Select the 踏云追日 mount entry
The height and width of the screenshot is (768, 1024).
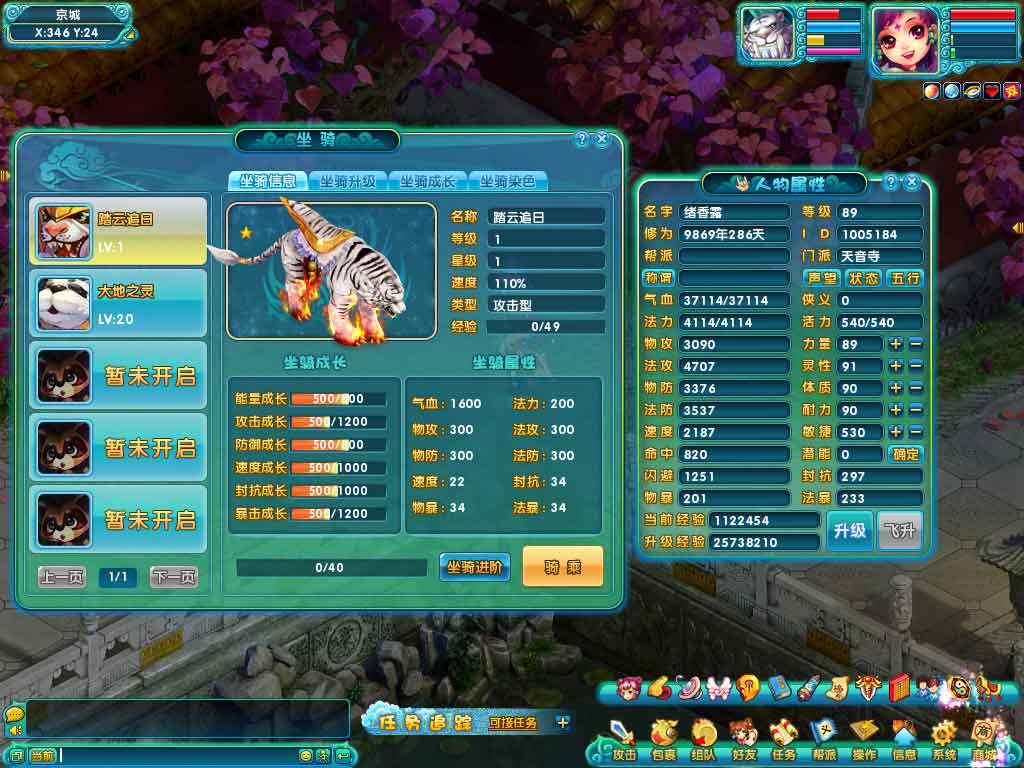(118, 230)
